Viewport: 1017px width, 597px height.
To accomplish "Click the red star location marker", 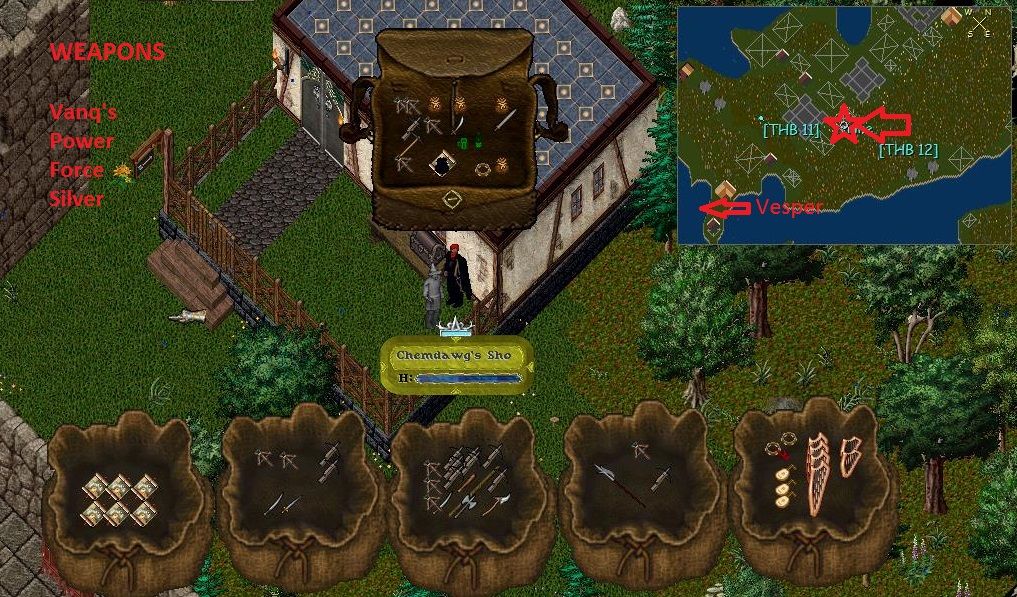I will [845, 125].
